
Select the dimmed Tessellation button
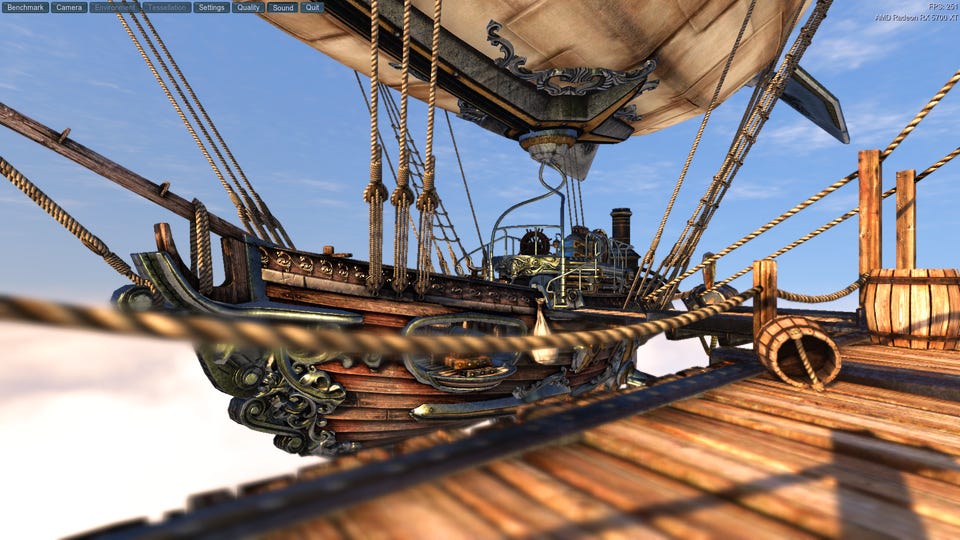[167, 7]
